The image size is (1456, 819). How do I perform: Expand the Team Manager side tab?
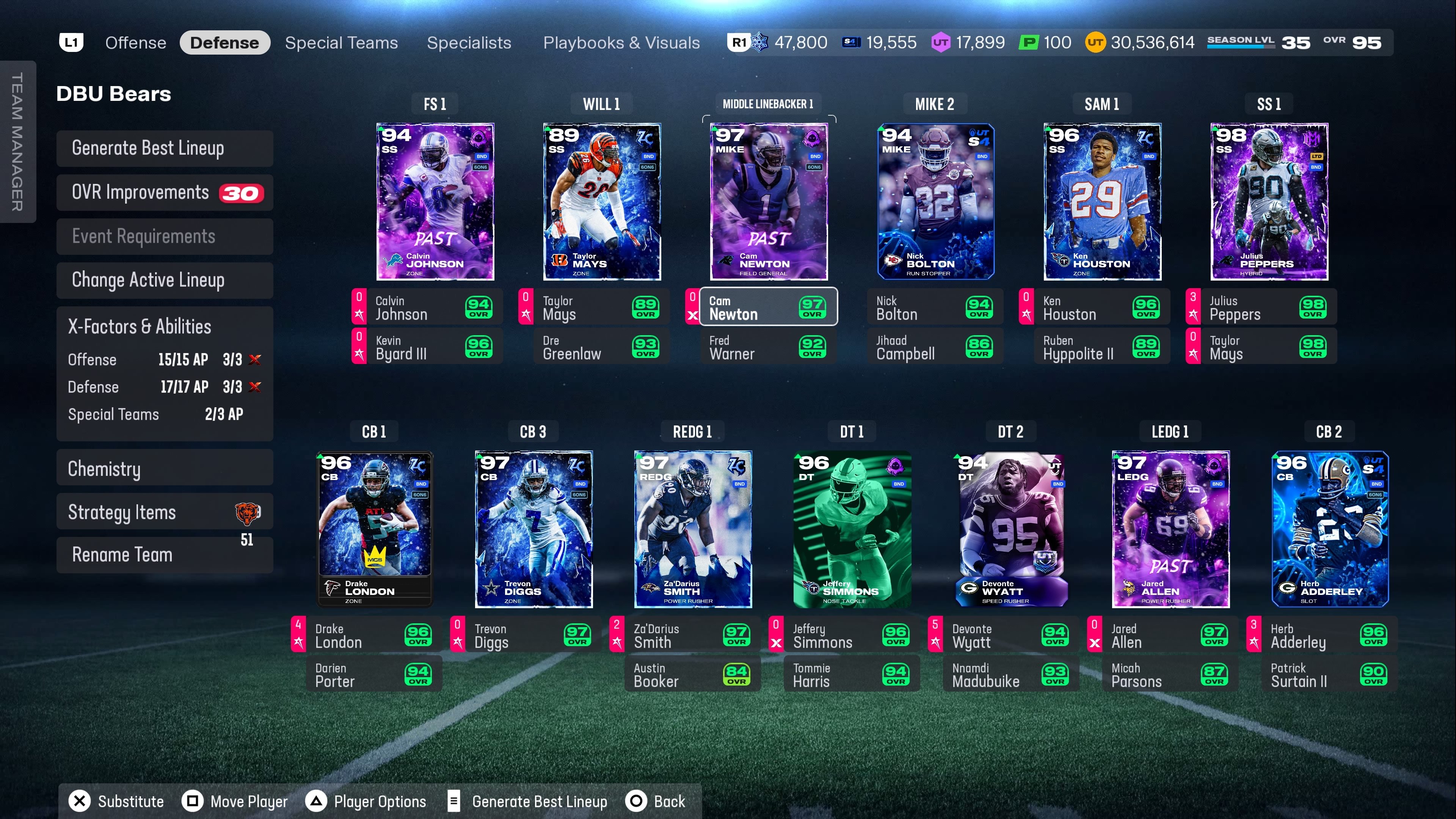pos(17,141)
